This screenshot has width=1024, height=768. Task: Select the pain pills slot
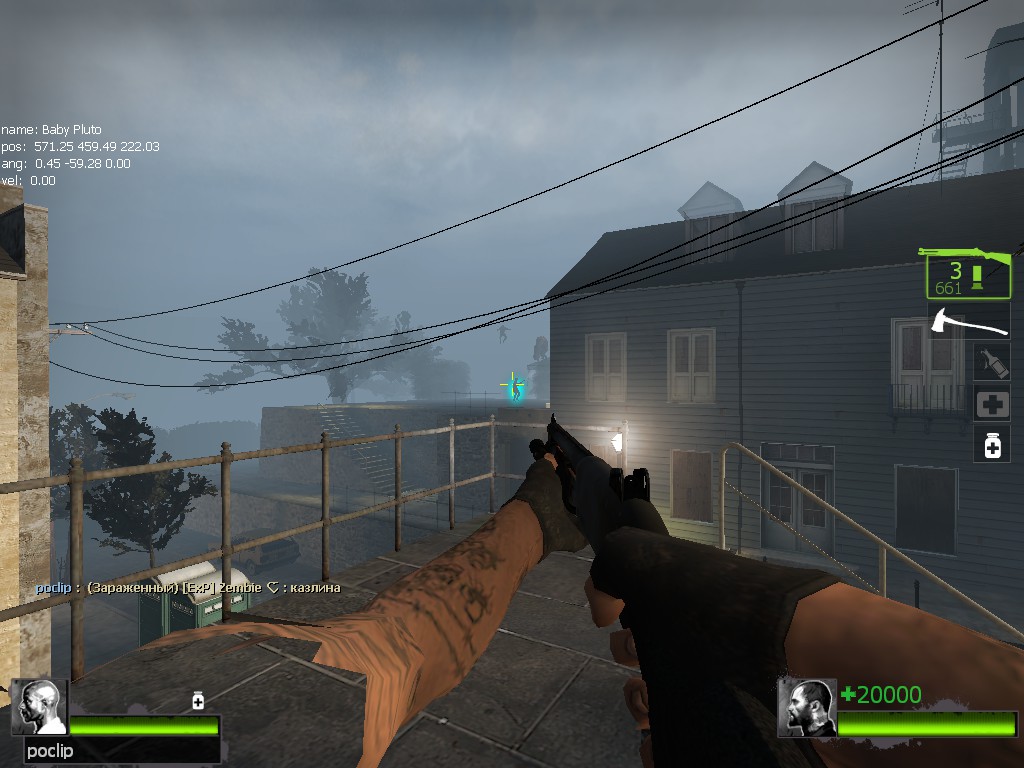[992, 444]
